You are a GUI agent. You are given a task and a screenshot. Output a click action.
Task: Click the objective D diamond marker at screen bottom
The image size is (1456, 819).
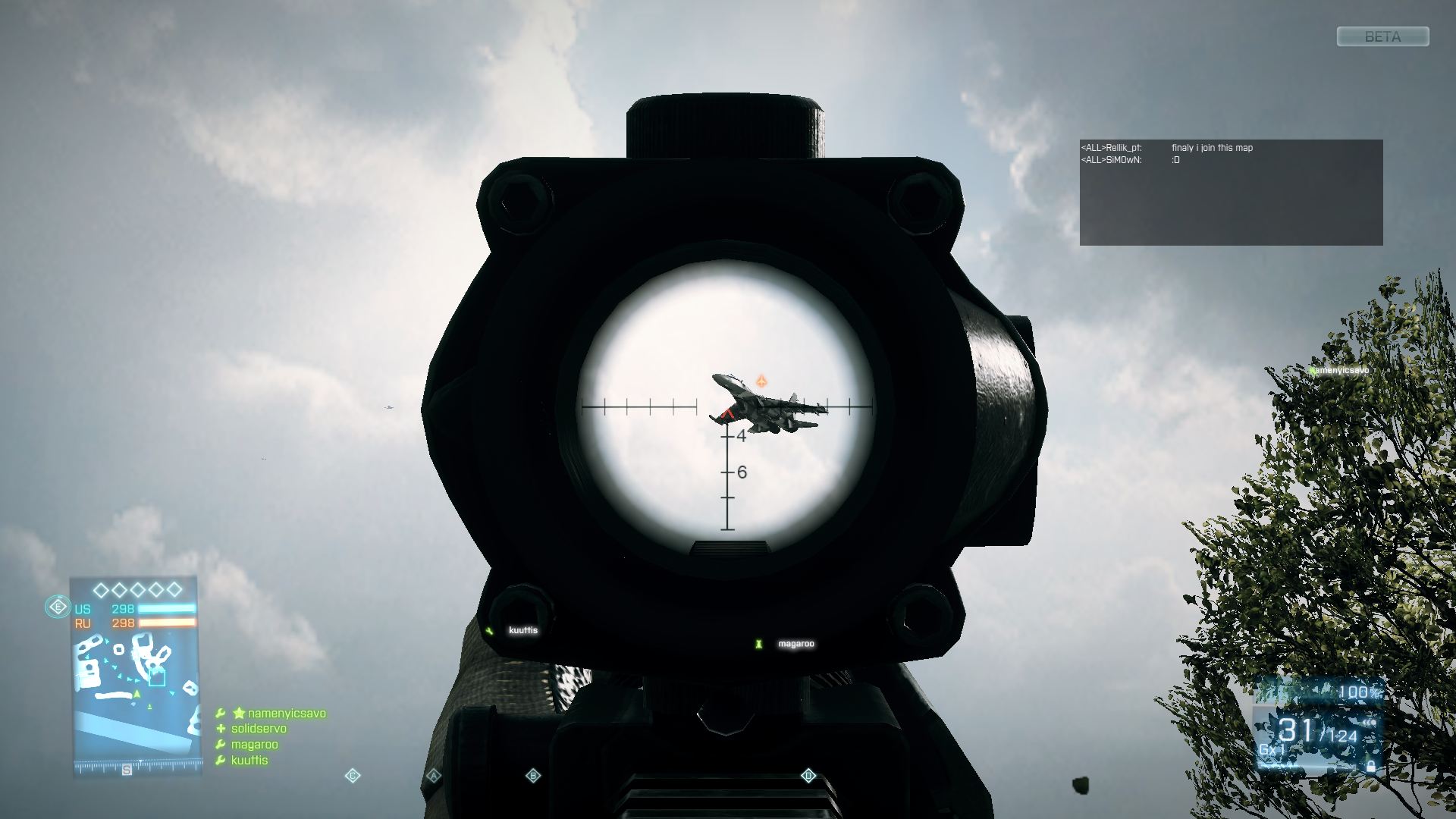(808, 774)
